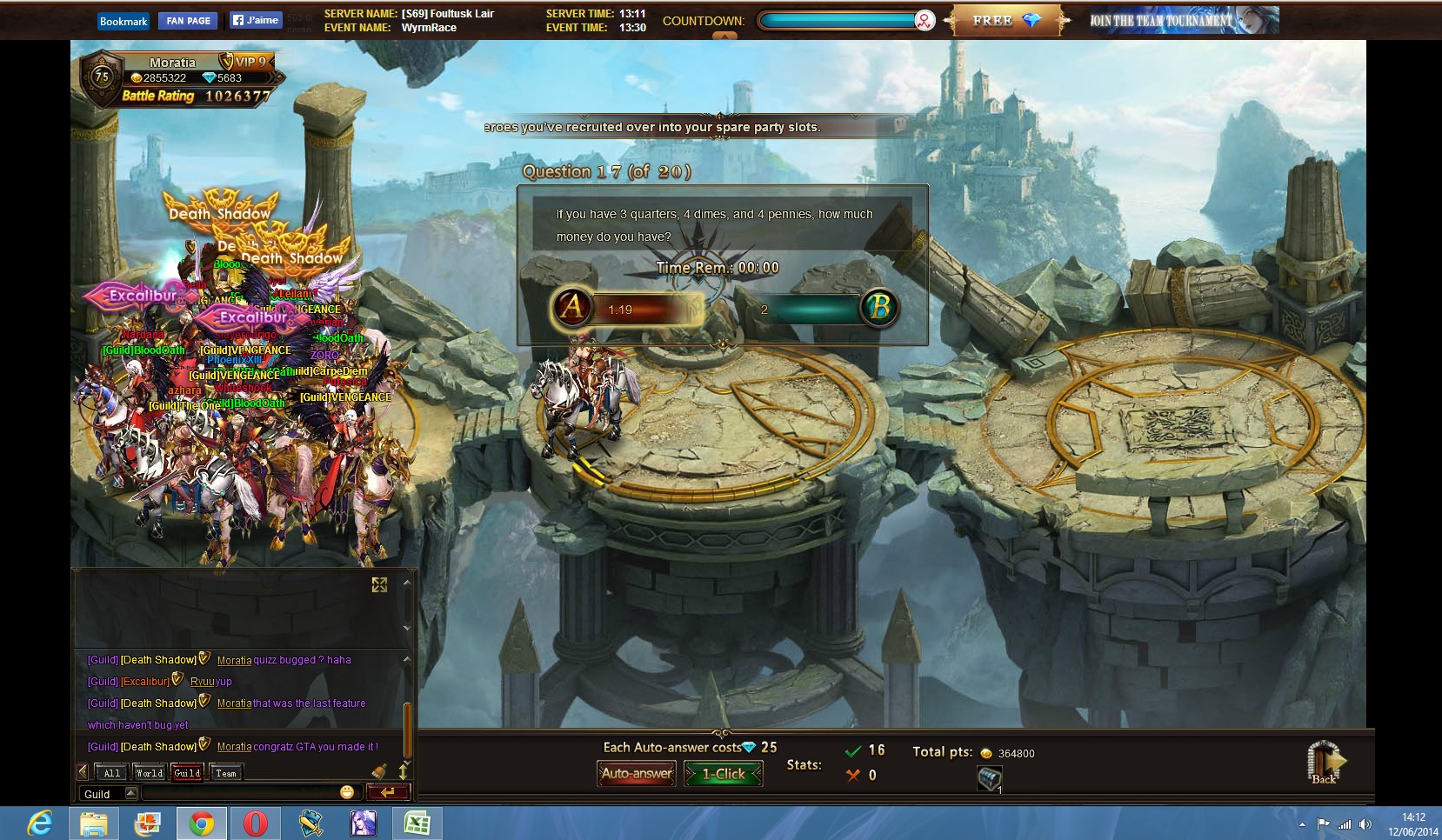The width and height of the screenshot is (1442, 840).
Task: Open the FAN PAGE link
Action: coord(188,21)
